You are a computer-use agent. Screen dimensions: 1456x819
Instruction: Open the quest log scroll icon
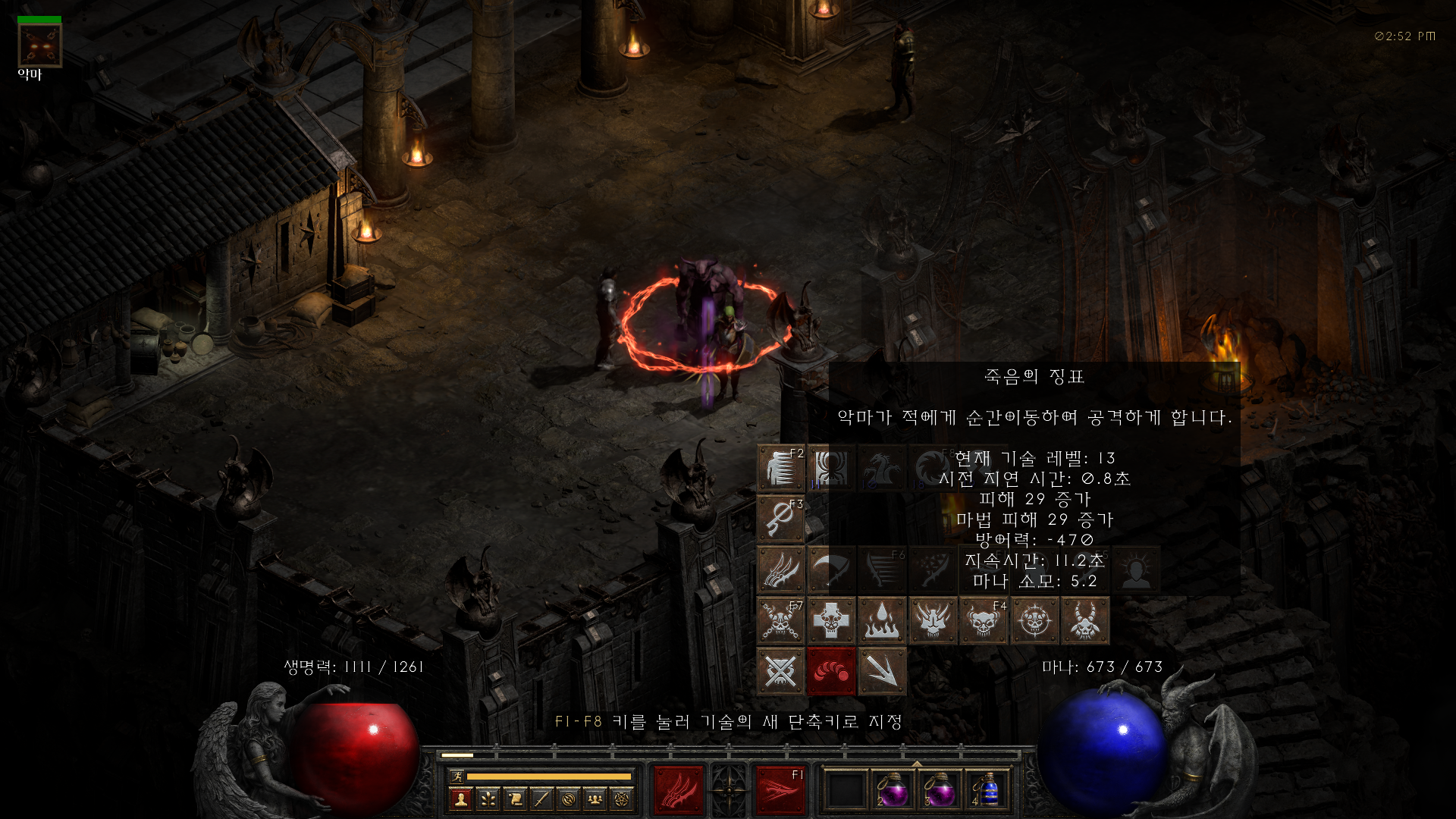click(514, 799)
